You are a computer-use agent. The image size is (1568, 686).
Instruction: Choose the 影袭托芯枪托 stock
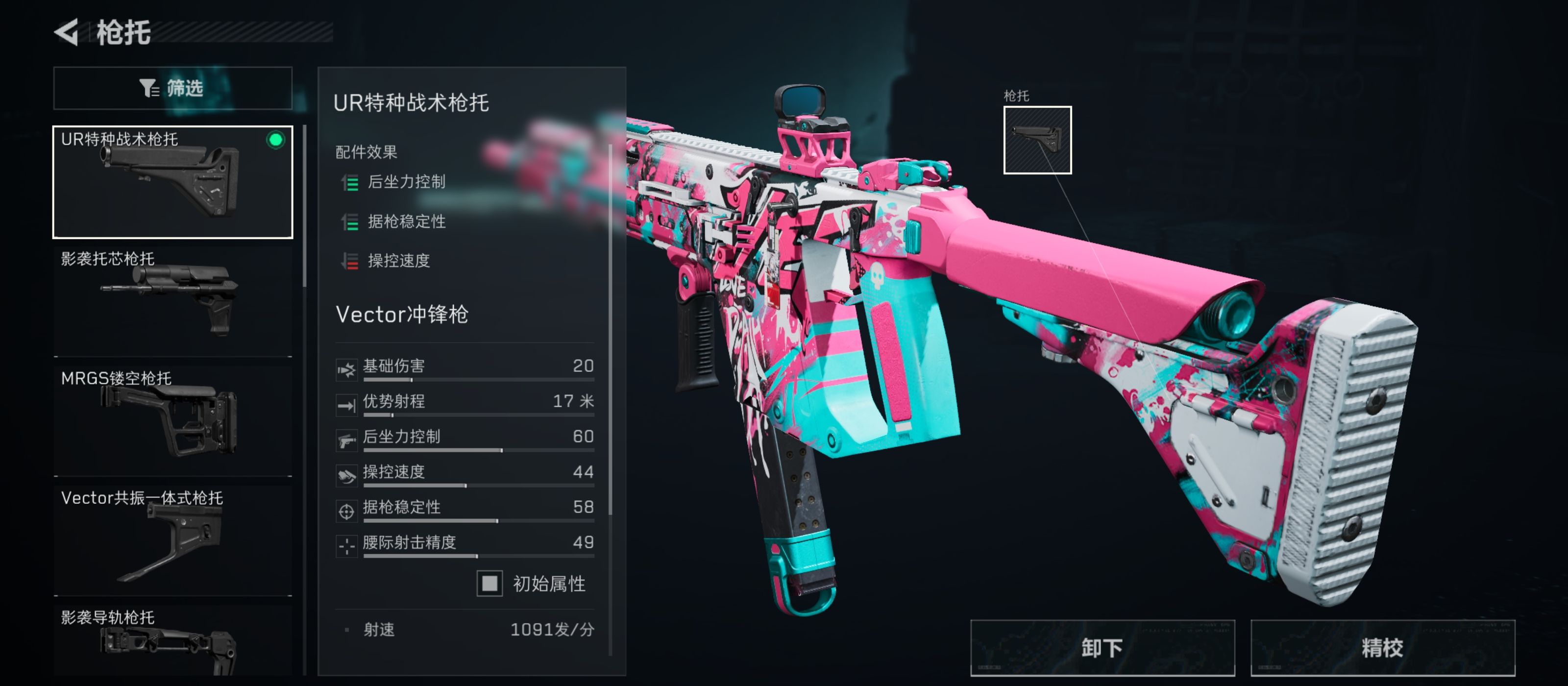click(x=173, y=300)
